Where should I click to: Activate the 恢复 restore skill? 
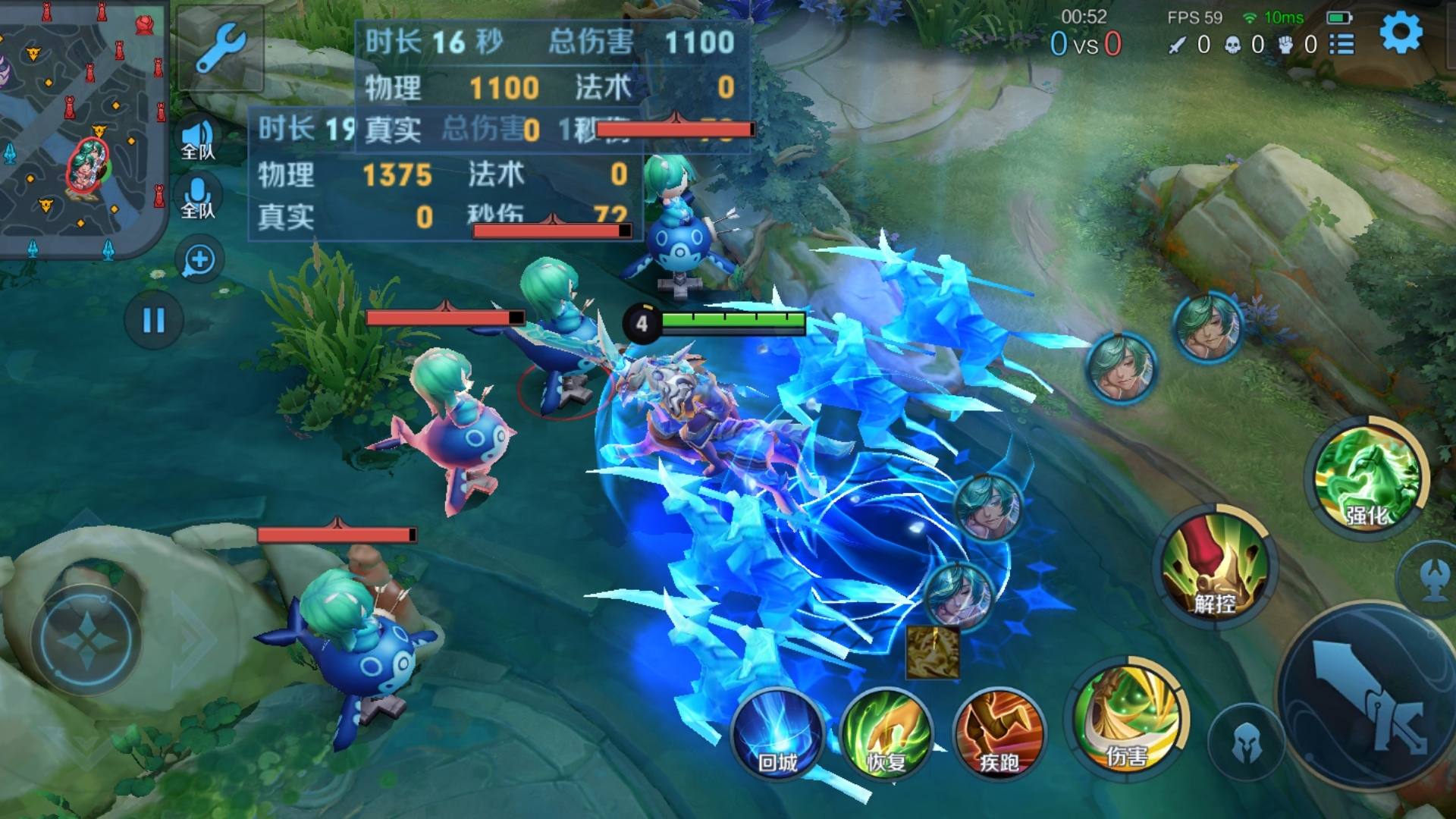886,734
